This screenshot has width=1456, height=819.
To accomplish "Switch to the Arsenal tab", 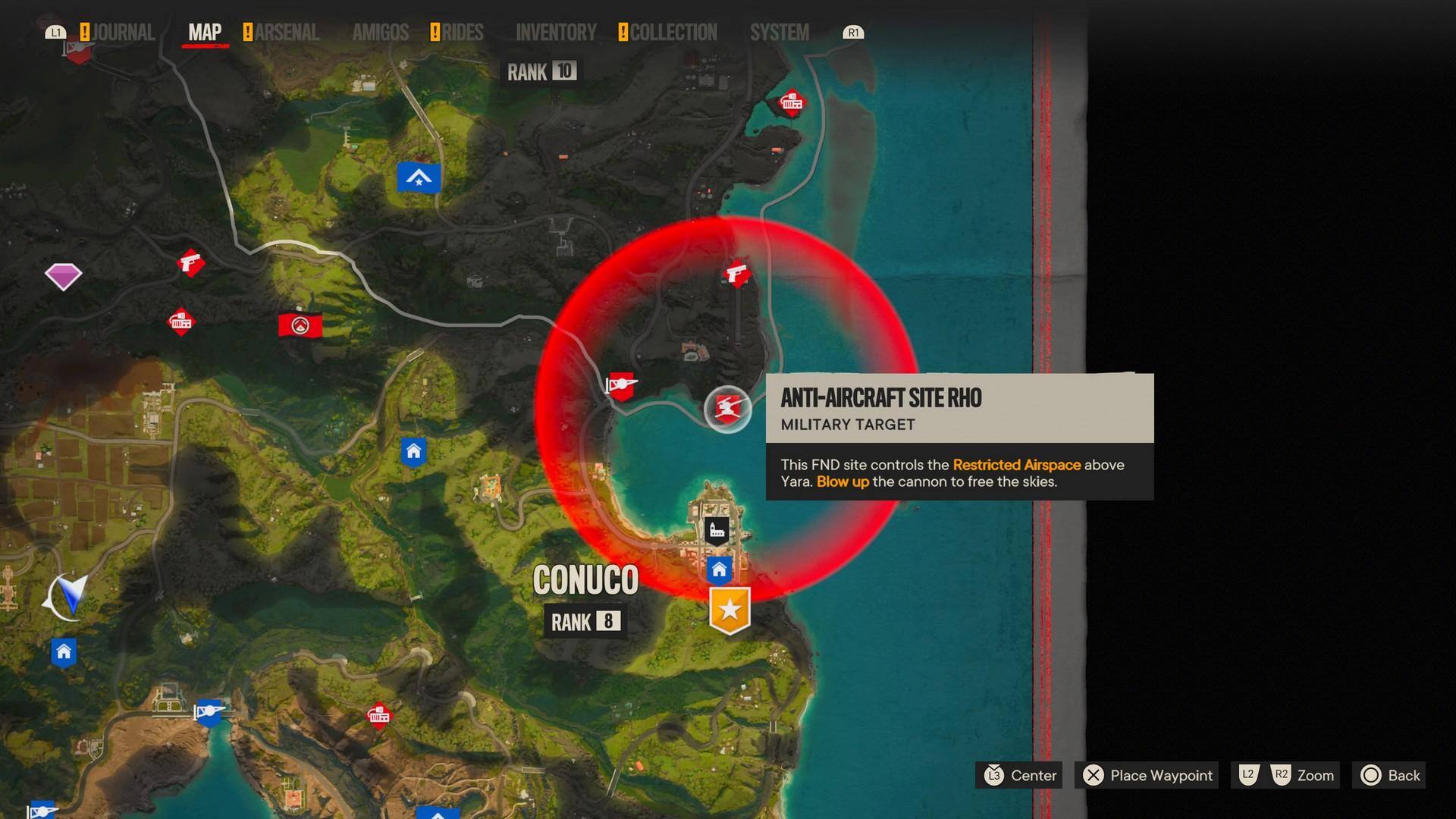I will pyautogui.click(x=287, y=33).
